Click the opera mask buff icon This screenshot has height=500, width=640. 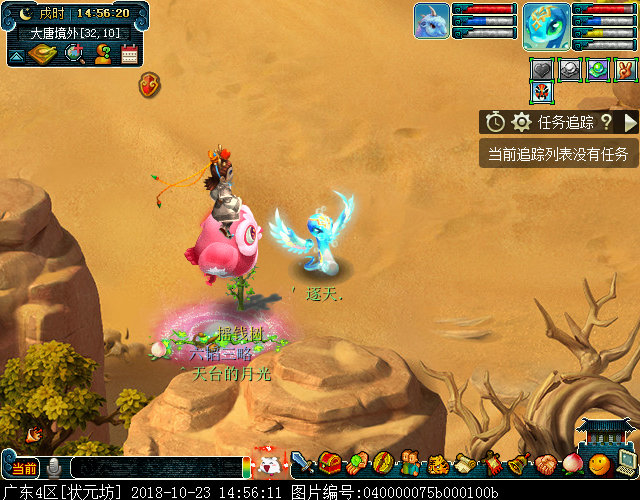coord(542,93)
